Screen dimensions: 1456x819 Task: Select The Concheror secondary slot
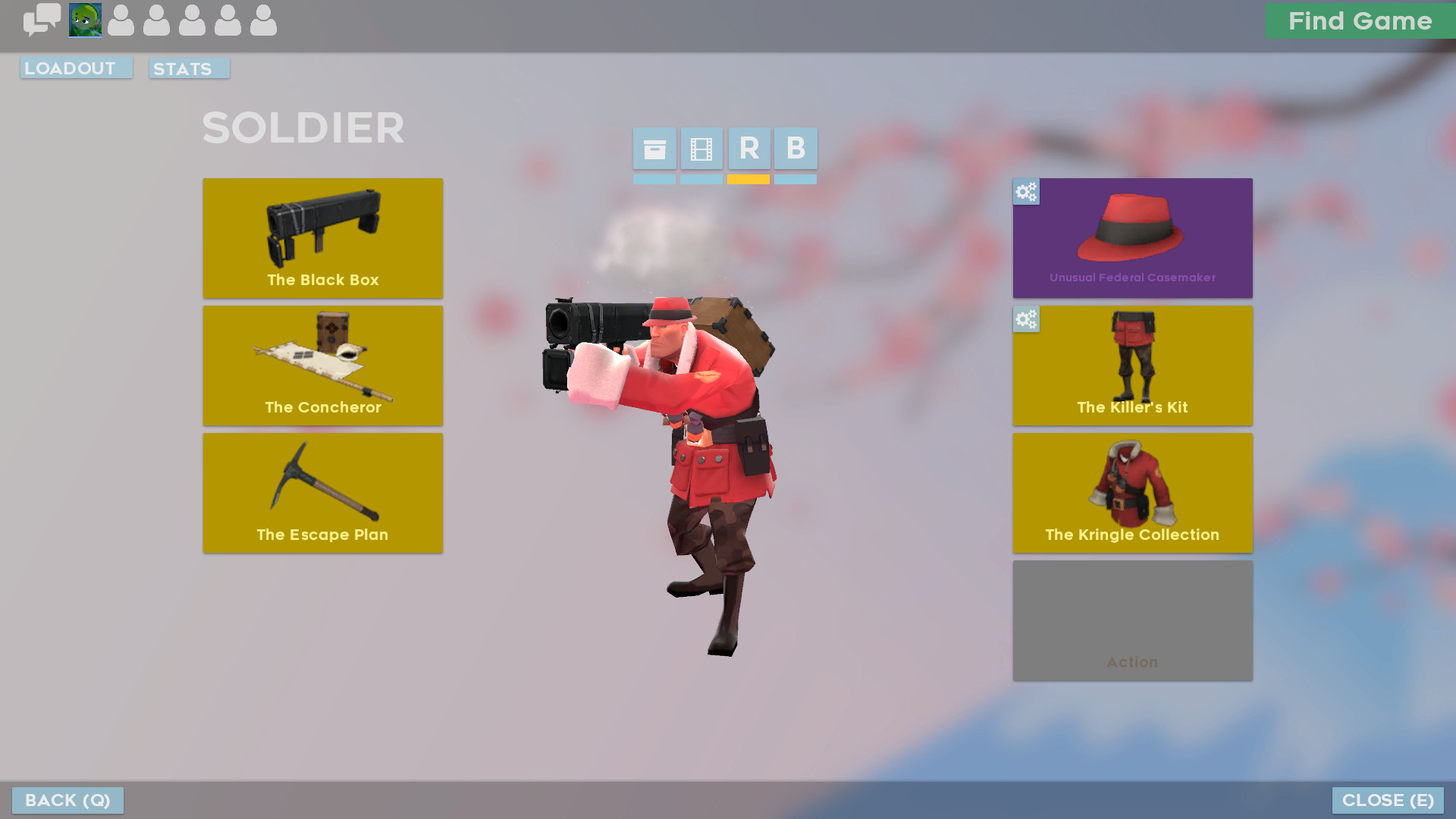click(x=322, y=366)
